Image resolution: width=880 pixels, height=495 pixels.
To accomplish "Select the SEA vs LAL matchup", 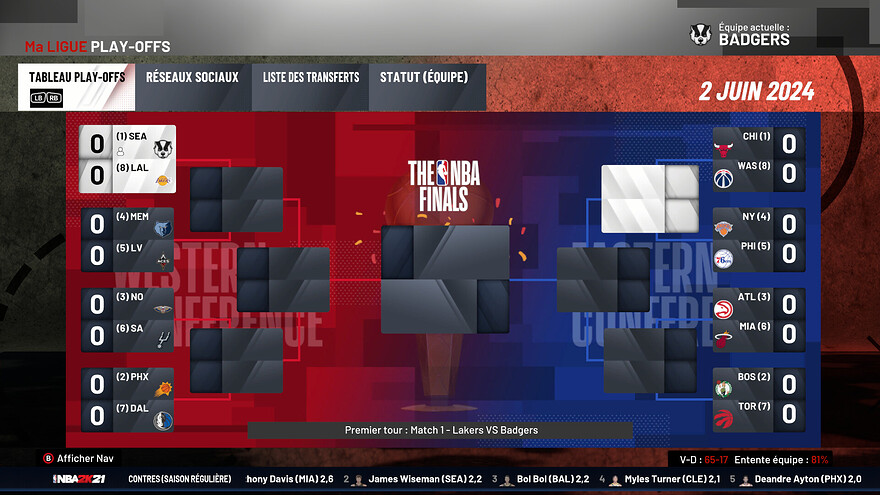I will [x=128, y=159].
